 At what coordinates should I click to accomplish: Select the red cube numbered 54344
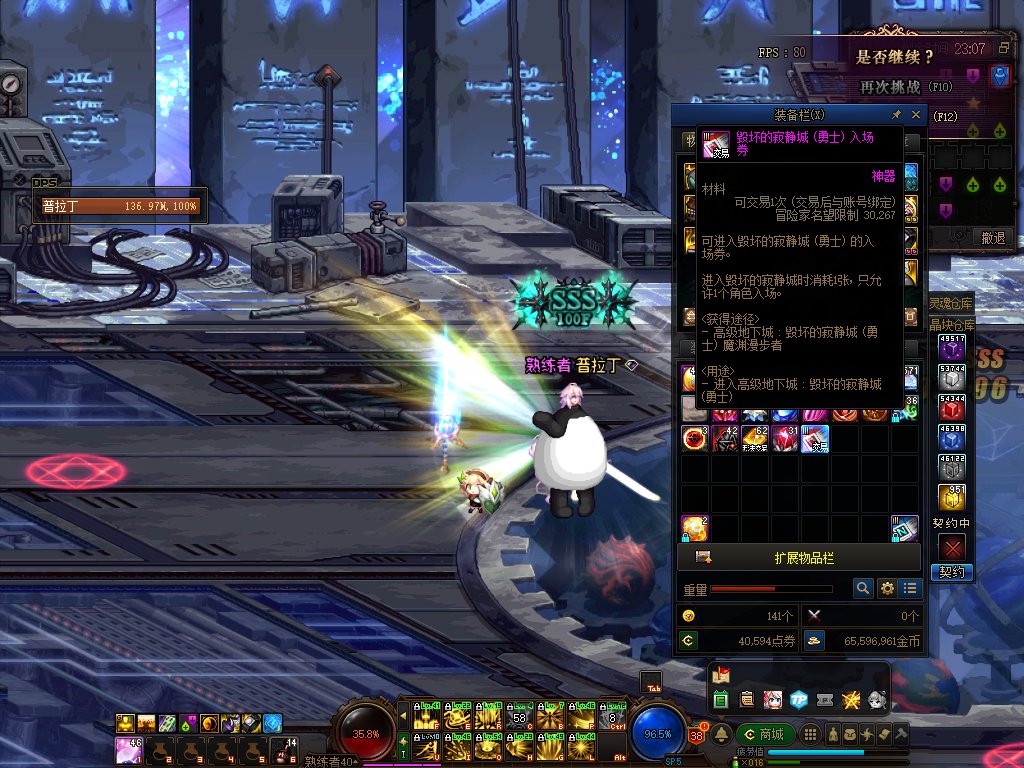tap(952, 410)
